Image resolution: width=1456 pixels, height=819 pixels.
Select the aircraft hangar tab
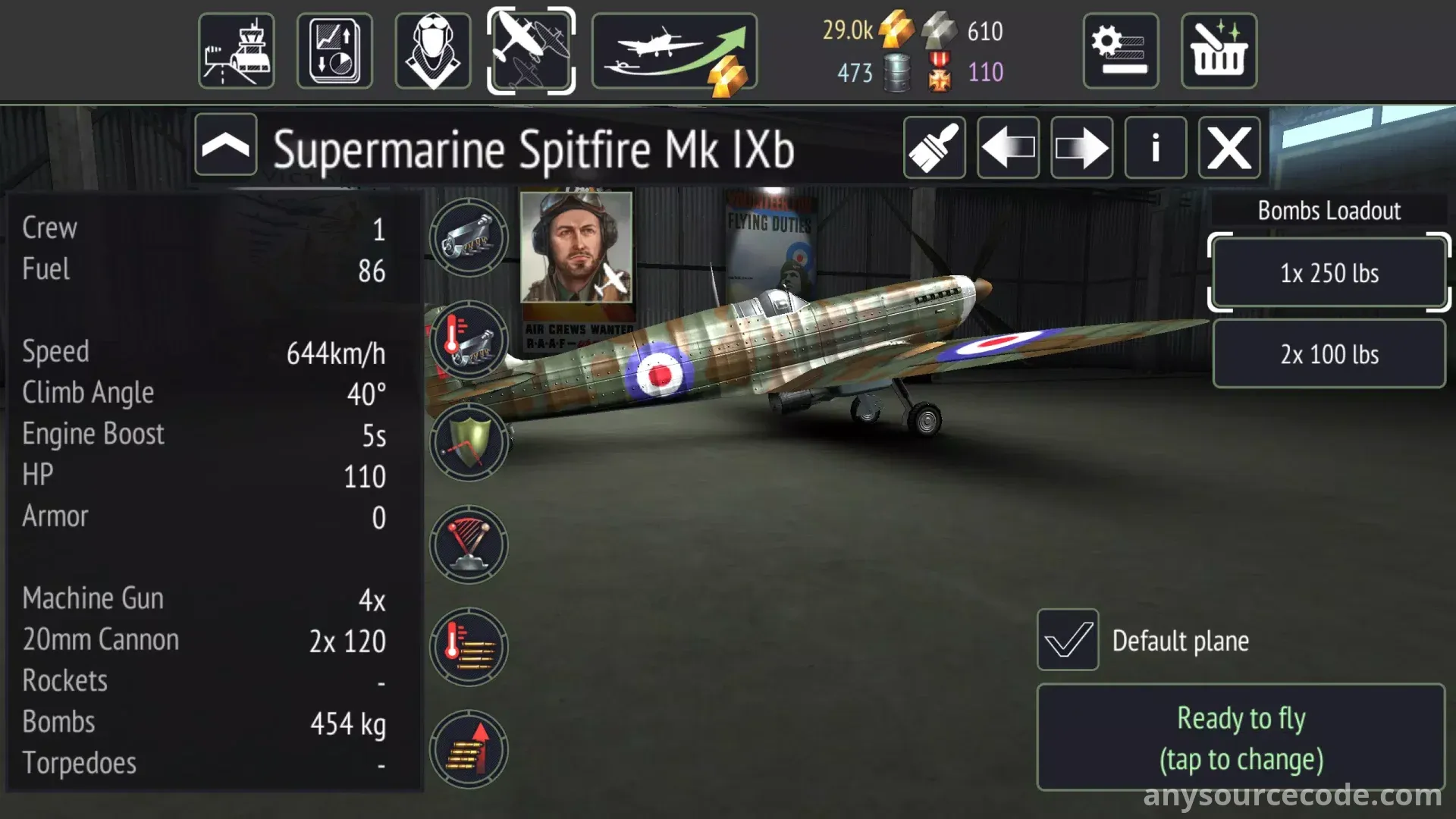click(531, 51)
